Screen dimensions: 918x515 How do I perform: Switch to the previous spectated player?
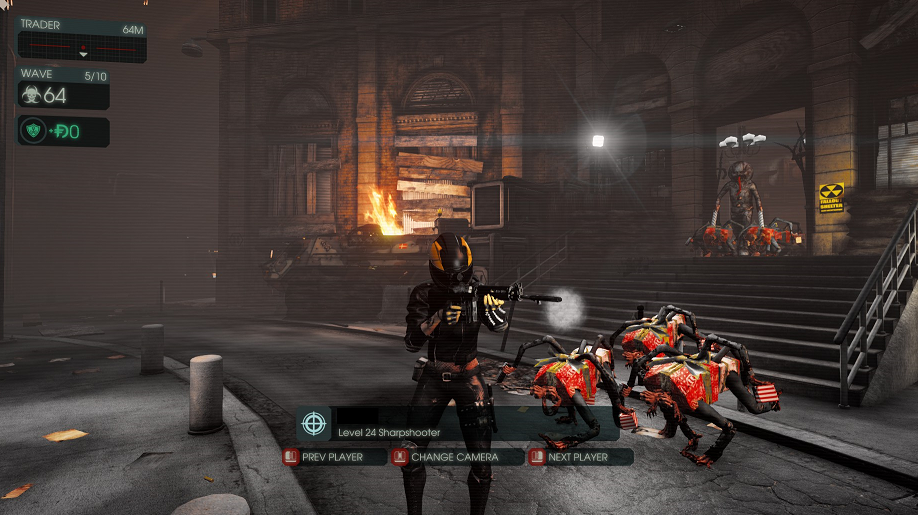[x=336, y=457]
